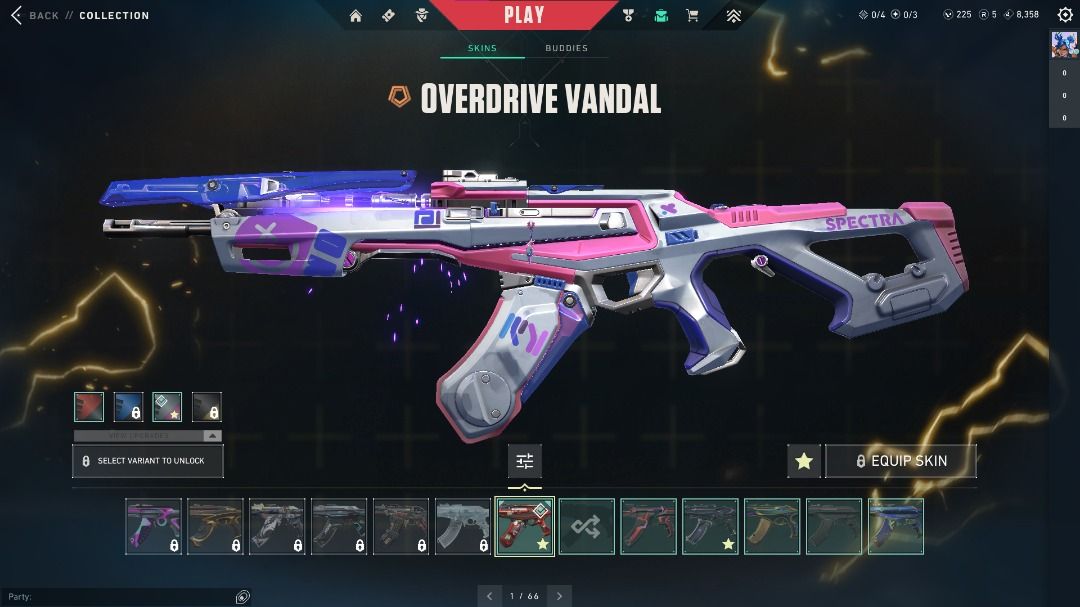Open the store shopping cart
Viewport: 1080px width, 607px height.
click(x=692, y=16)
